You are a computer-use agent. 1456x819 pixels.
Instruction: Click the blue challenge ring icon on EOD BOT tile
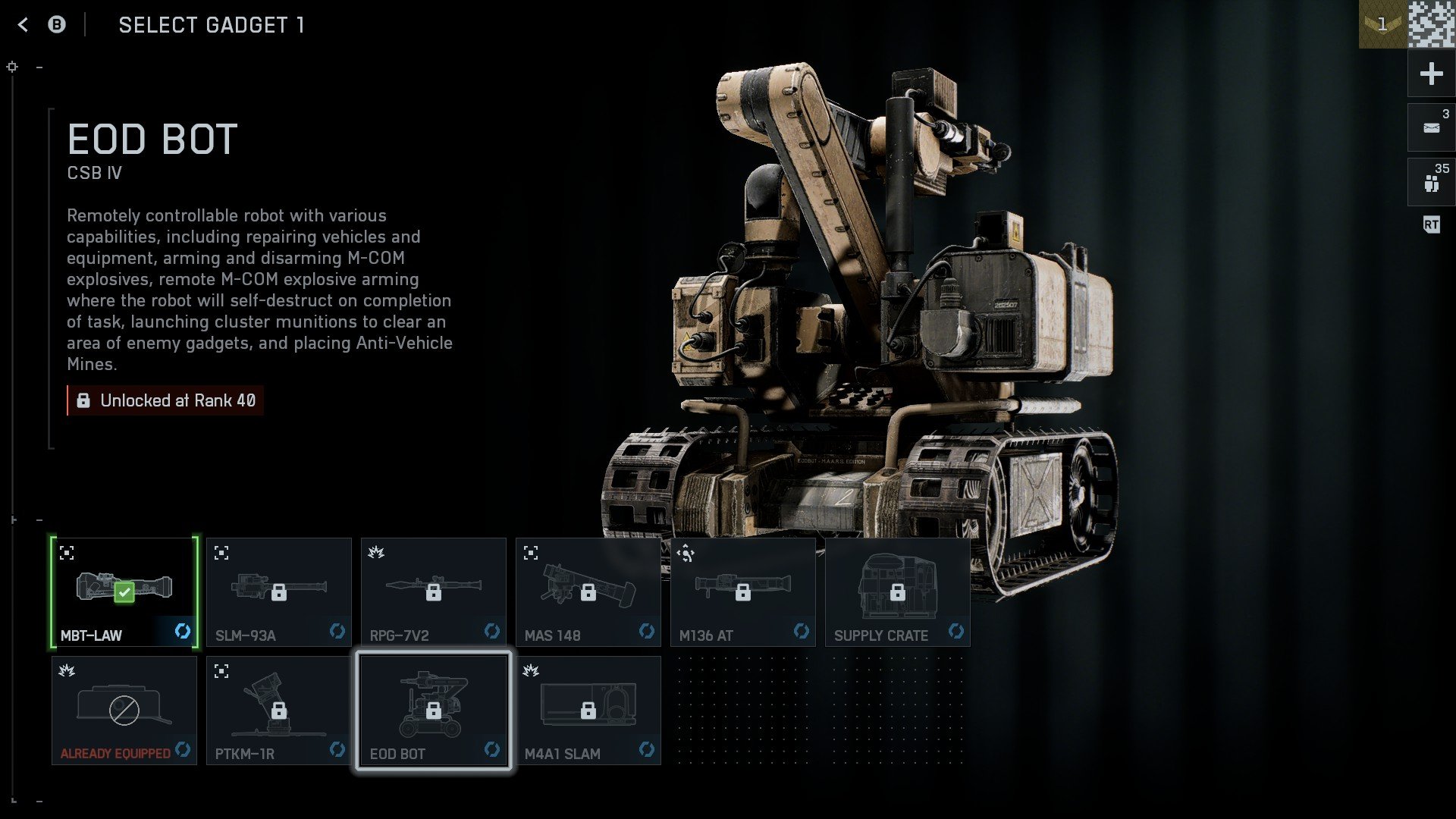pos(493,749)
